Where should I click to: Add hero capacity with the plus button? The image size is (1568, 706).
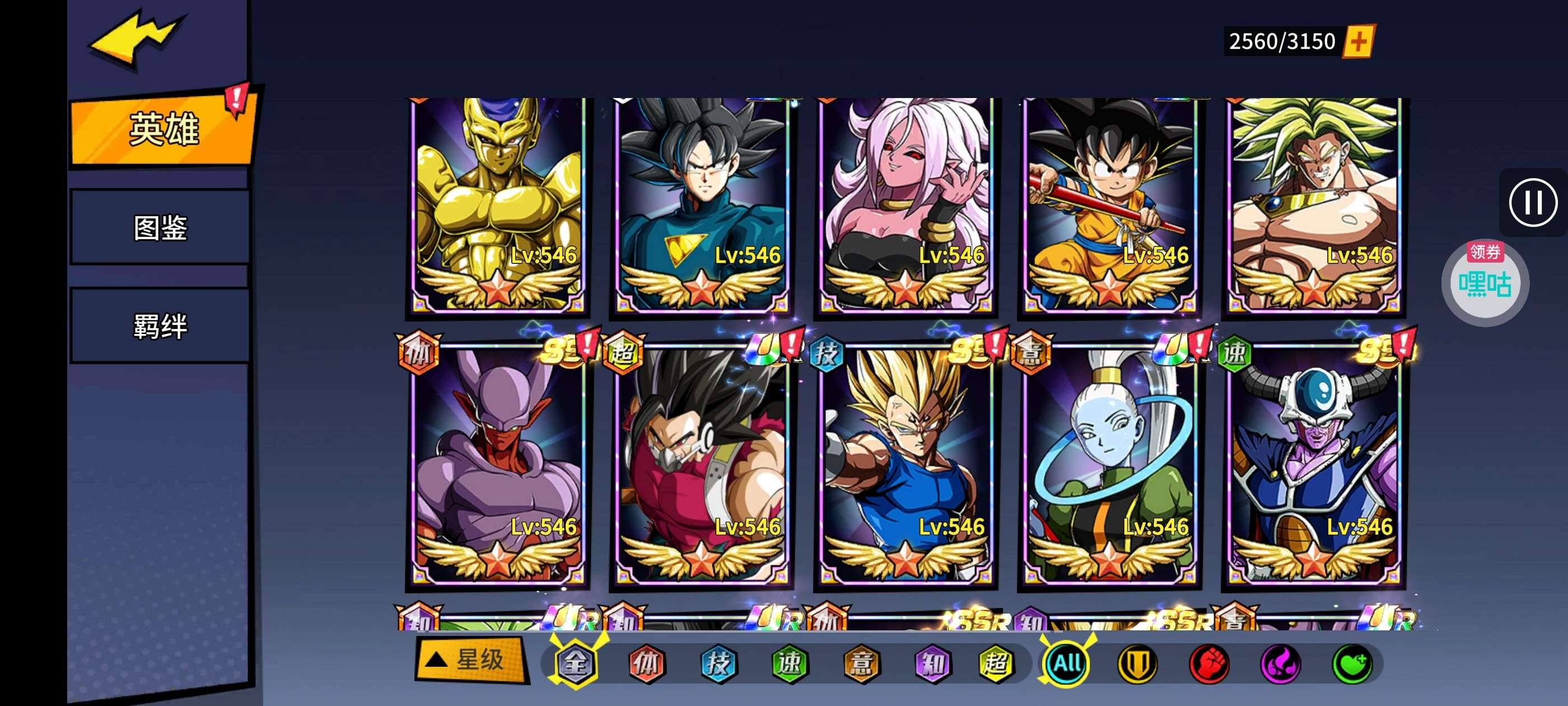(x=1358, y=41)
